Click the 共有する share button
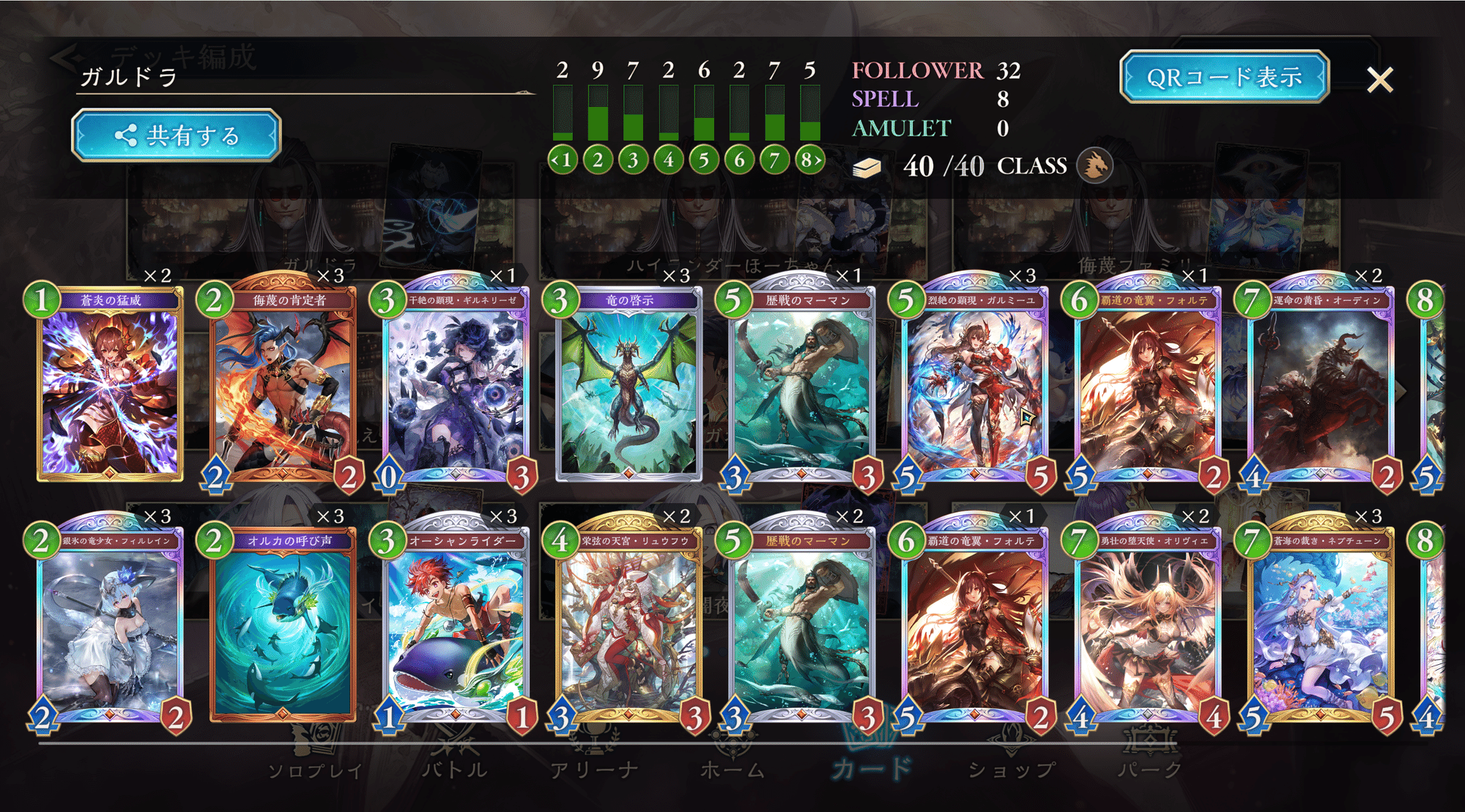Screen dimensions: 1465x812 [x=177, y=135]
